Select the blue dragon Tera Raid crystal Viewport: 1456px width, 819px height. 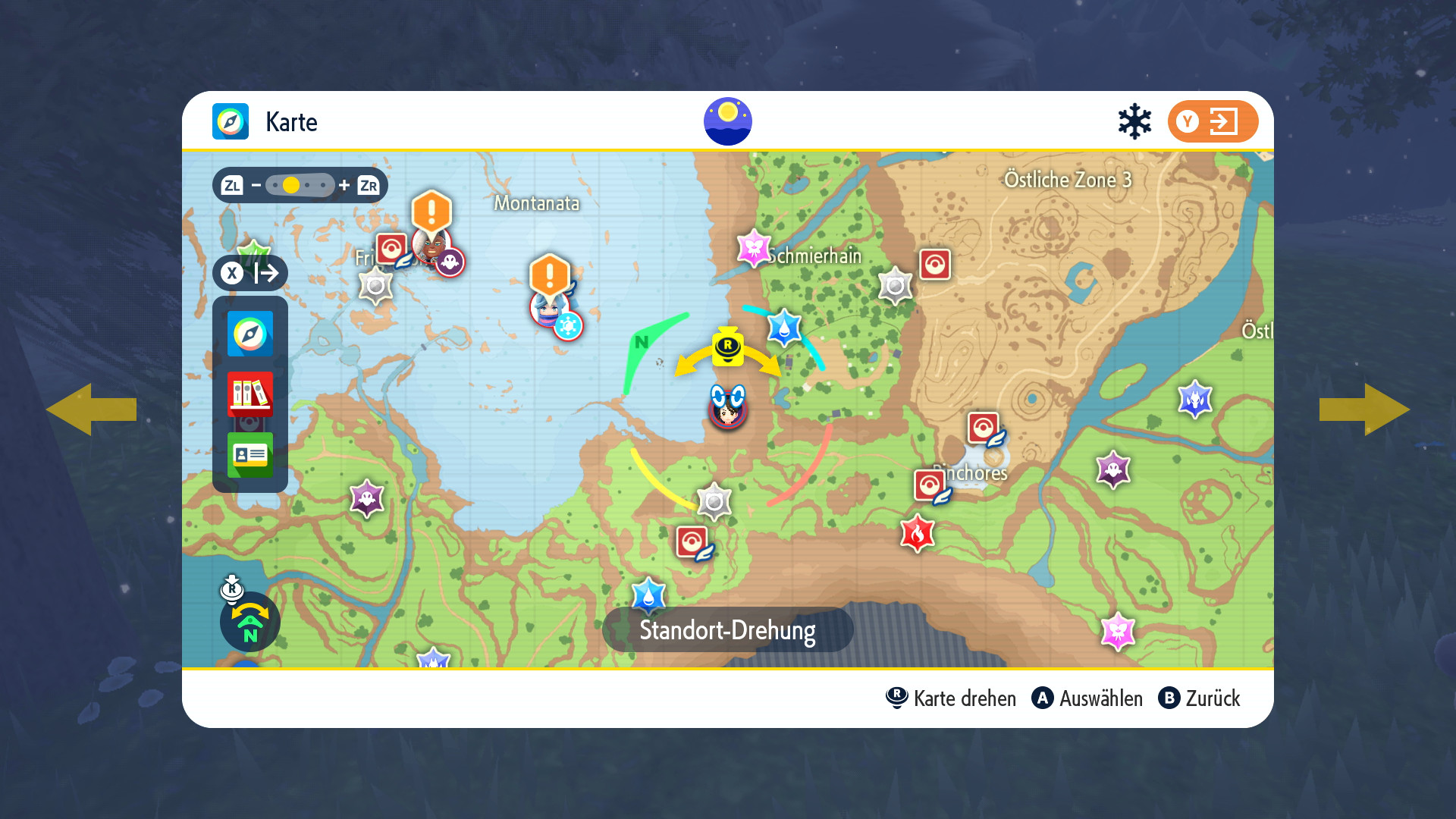click(x=1195, y=399)
